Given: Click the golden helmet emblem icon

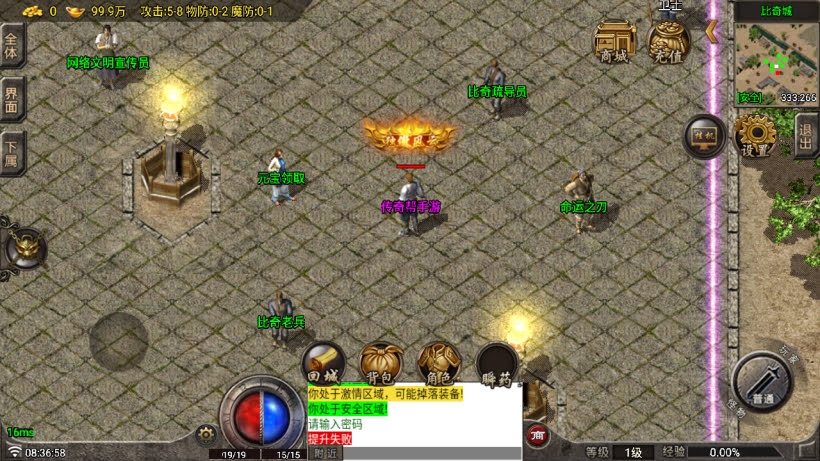Looking at the screenshot, I should pyautogui.click(x=26, y=249).
